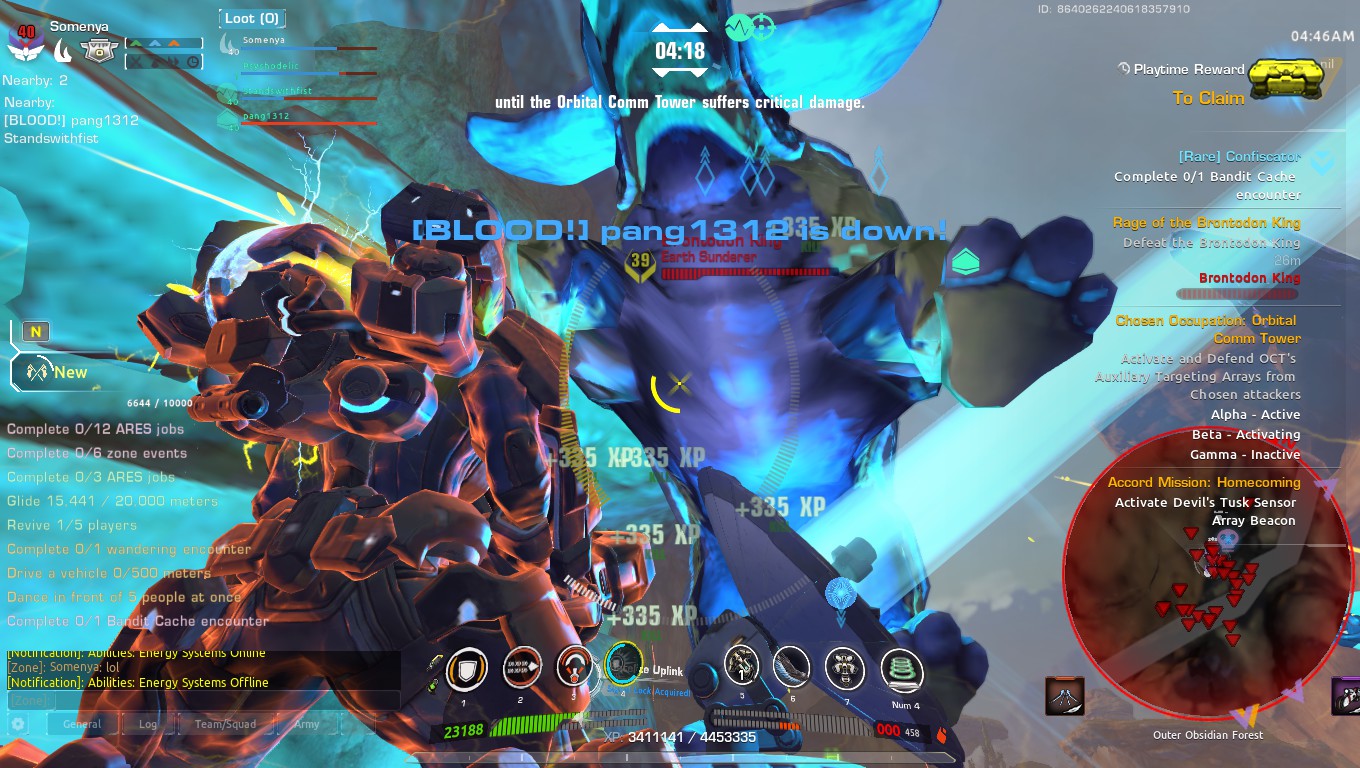The image size is (1360, 768).
Task: Toggle the clock icon in the status row
Action: [192, 62]
